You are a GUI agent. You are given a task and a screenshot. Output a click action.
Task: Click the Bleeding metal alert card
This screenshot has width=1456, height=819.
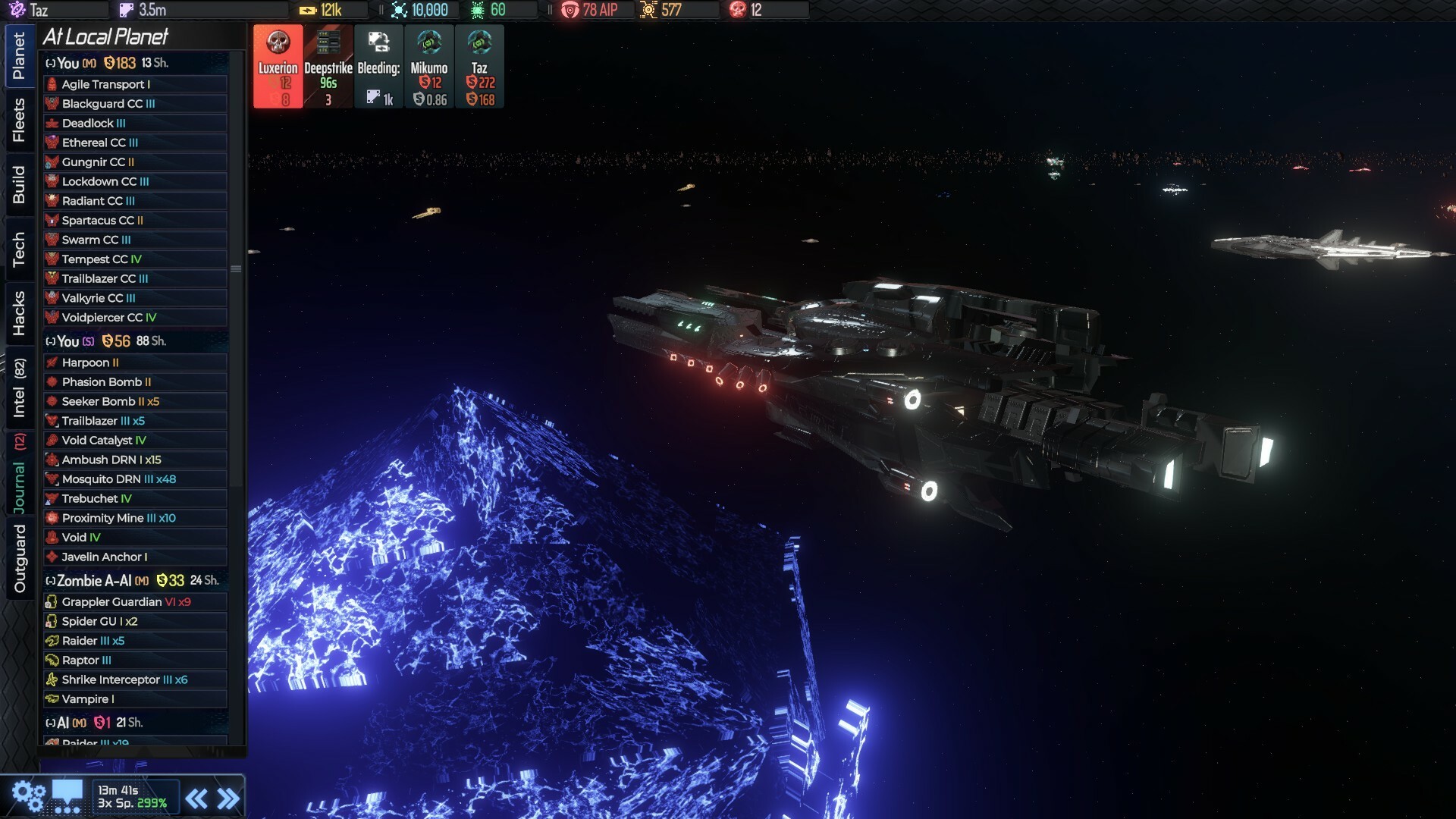tap(378, 66)
